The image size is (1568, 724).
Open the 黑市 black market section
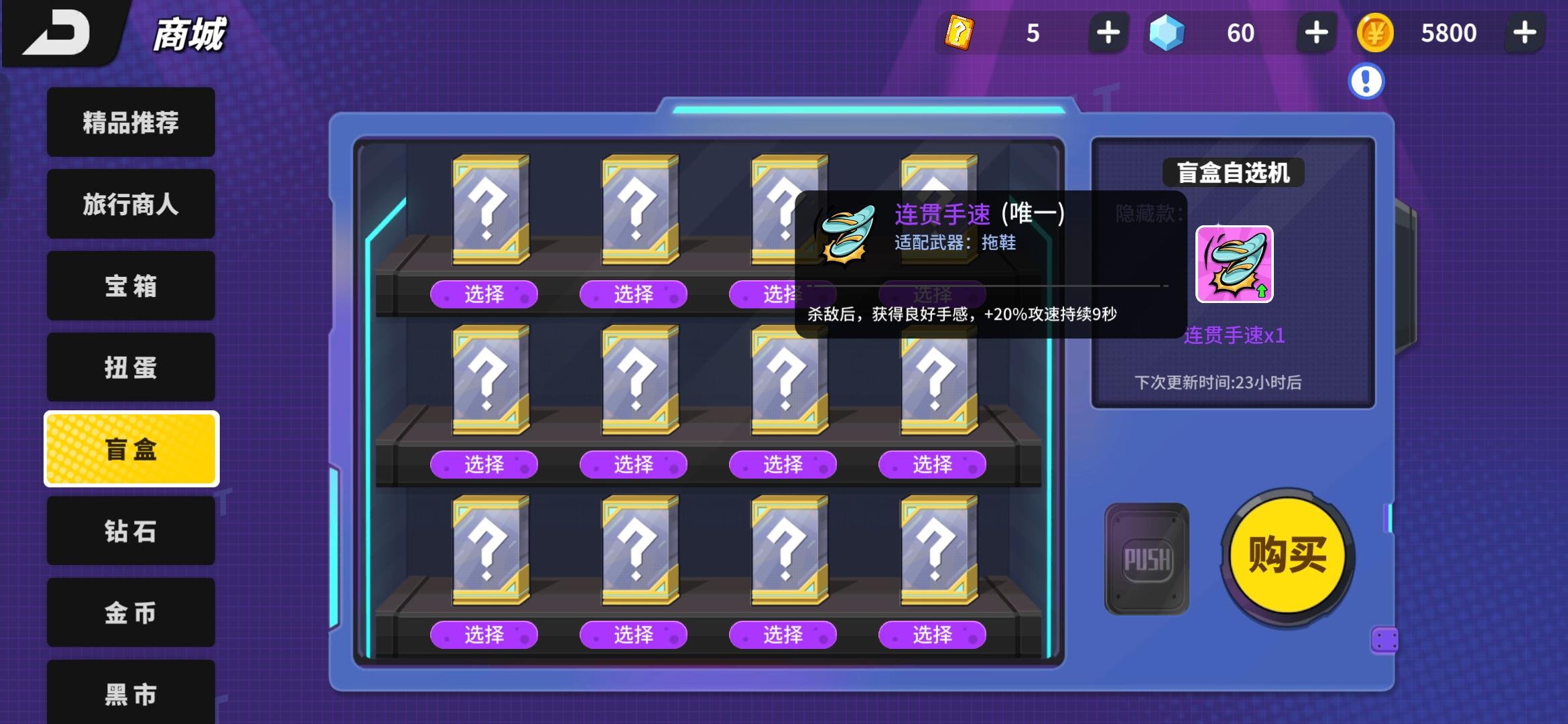click(x=131, y=694)
